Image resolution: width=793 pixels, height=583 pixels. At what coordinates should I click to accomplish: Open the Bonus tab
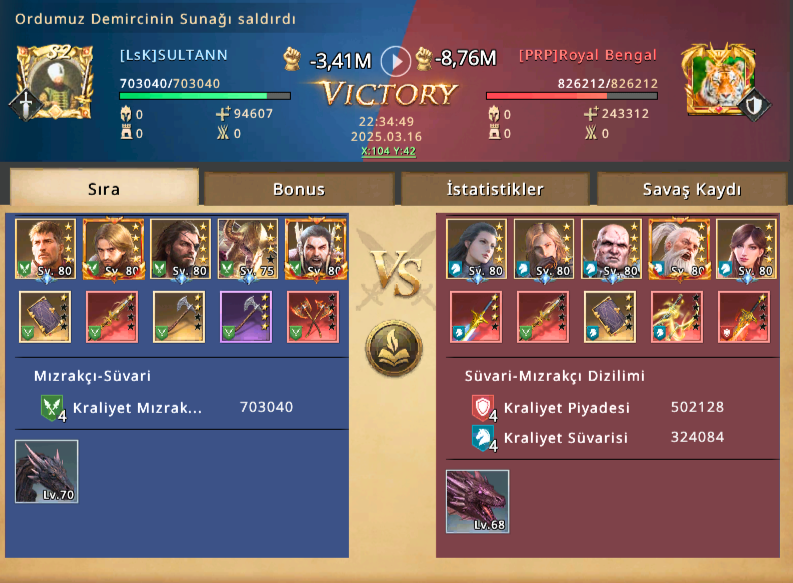click(299, 189)
